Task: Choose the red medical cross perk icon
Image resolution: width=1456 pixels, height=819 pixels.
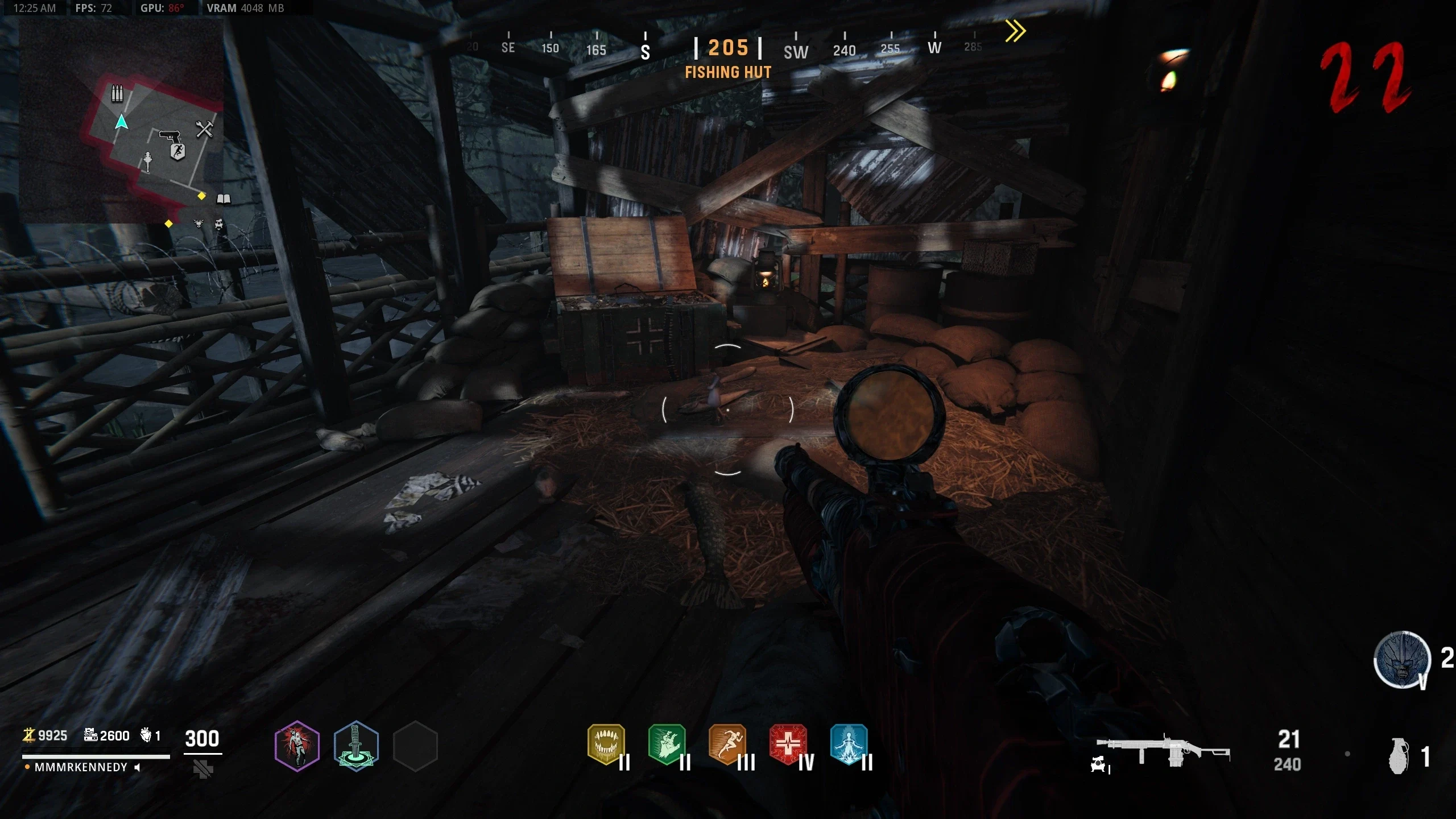Action: 788,744
